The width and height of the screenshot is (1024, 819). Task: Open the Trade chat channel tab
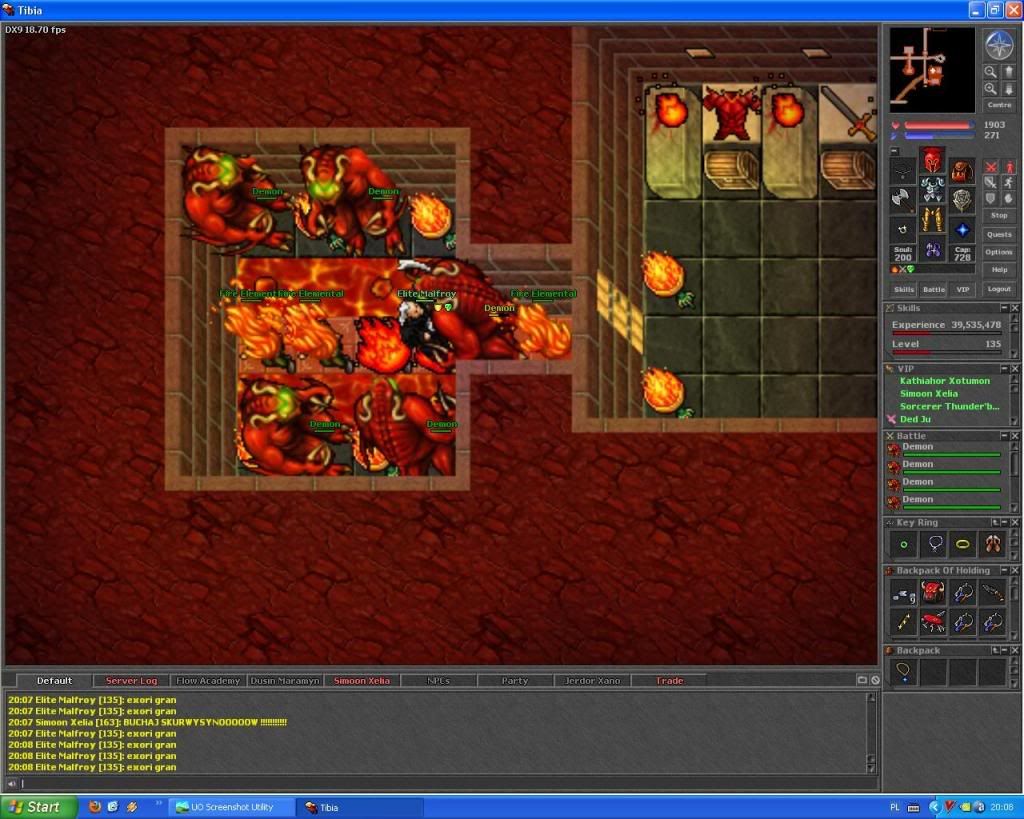[x=669, y=681]
